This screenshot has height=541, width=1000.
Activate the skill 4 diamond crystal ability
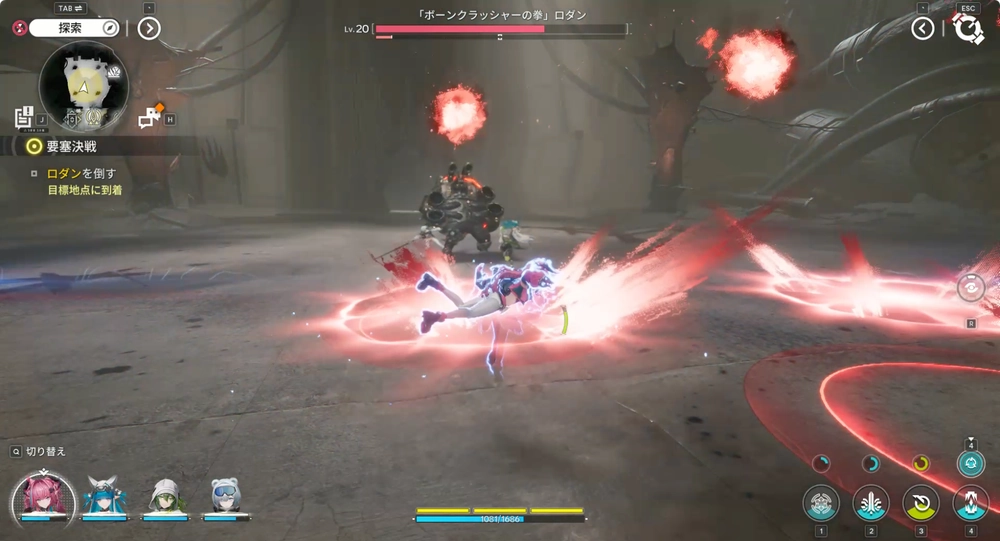point(970,503)
